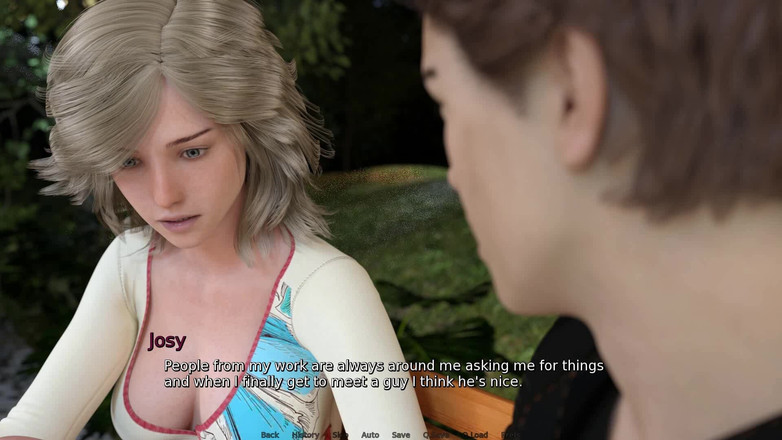This screenshot has width=782, height=440.
Task: Open Prefs from the quick menu
Action: (x=510, y=435)
